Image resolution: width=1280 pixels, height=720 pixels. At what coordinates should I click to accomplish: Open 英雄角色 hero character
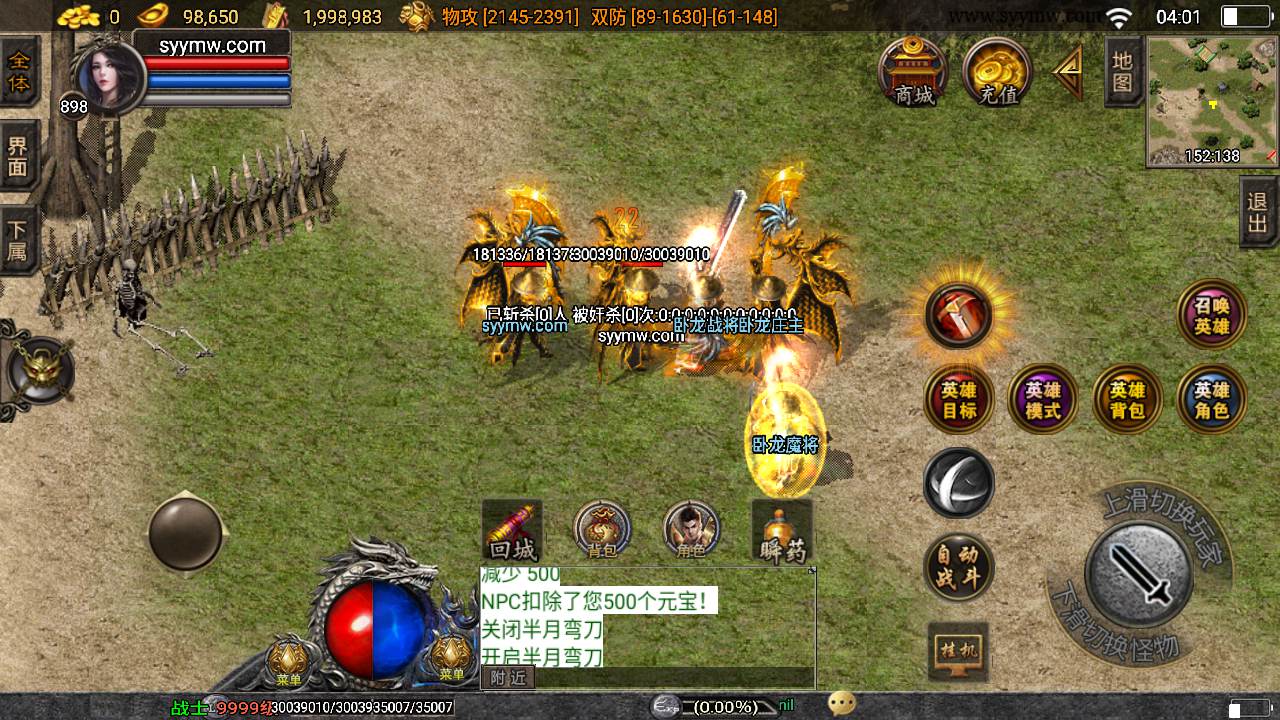[x=1212, y=399]
